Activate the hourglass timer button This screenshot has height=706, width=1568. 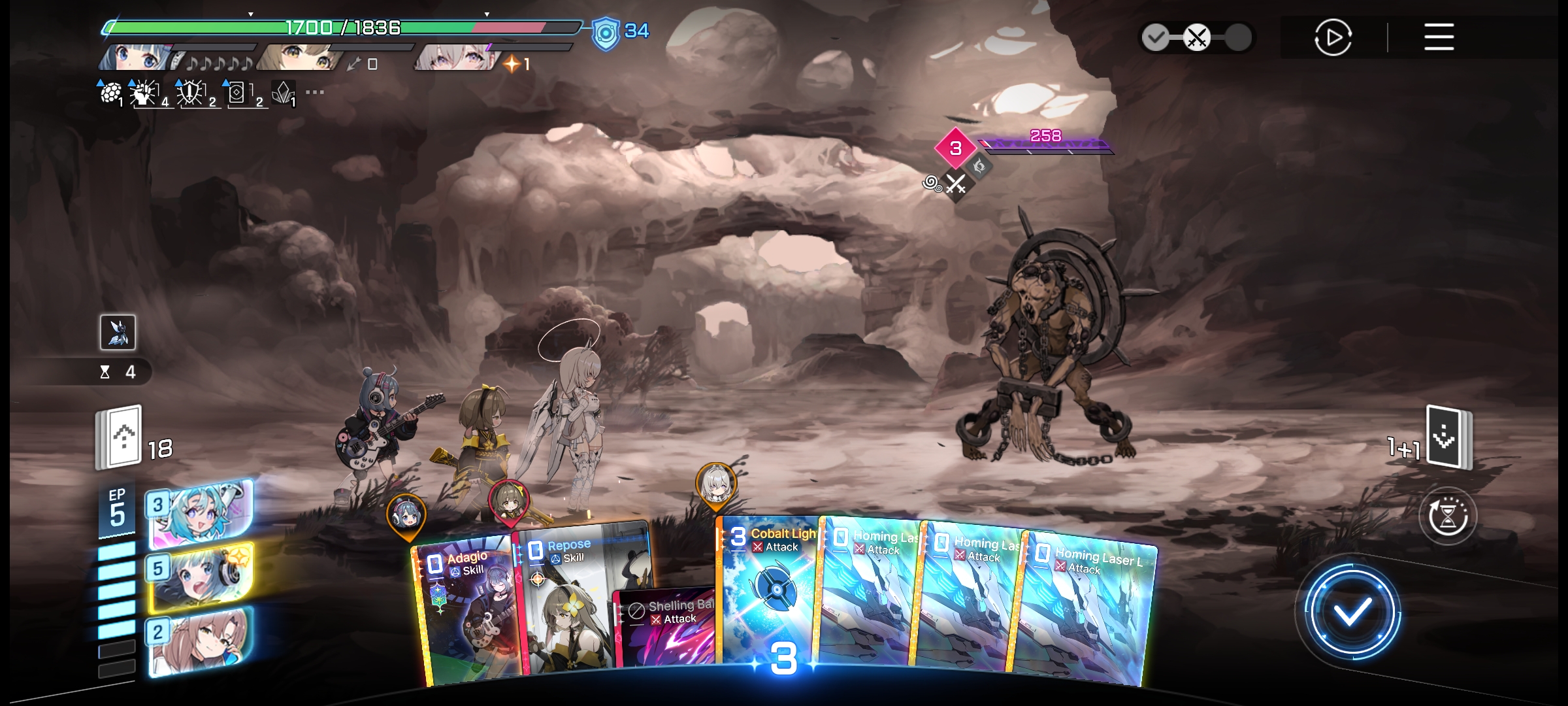click(1448, 516)
